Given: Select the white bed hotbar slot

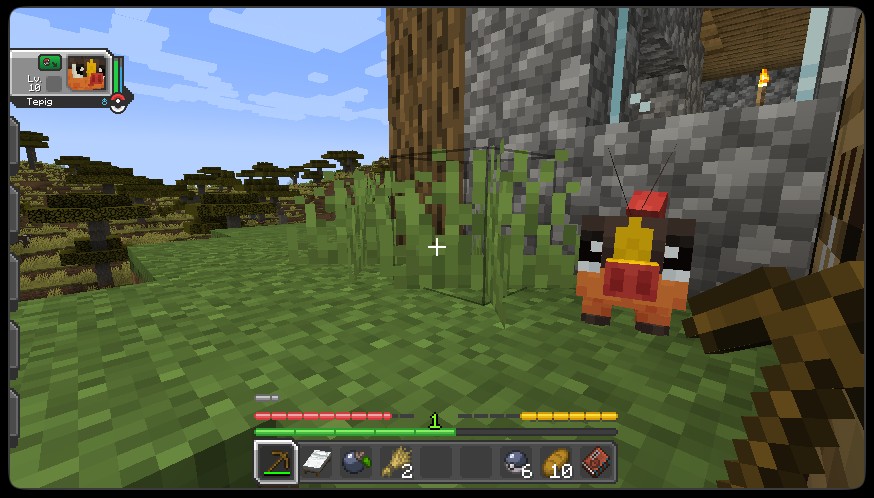Looking at the screenshot, I should coord(316,462).
